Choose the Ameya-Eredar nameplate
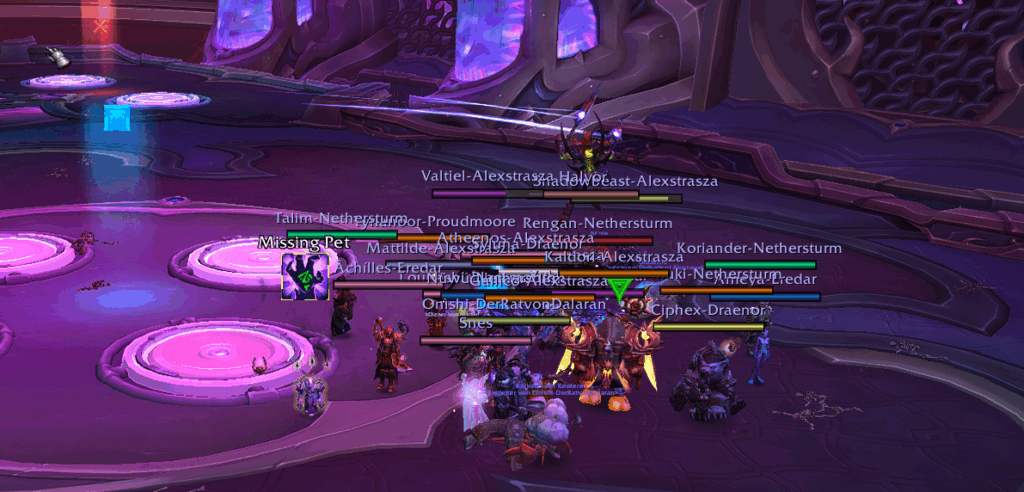The width and height of the screenshot is (1024, 492). pyautogui.click(x=765, y=296)
